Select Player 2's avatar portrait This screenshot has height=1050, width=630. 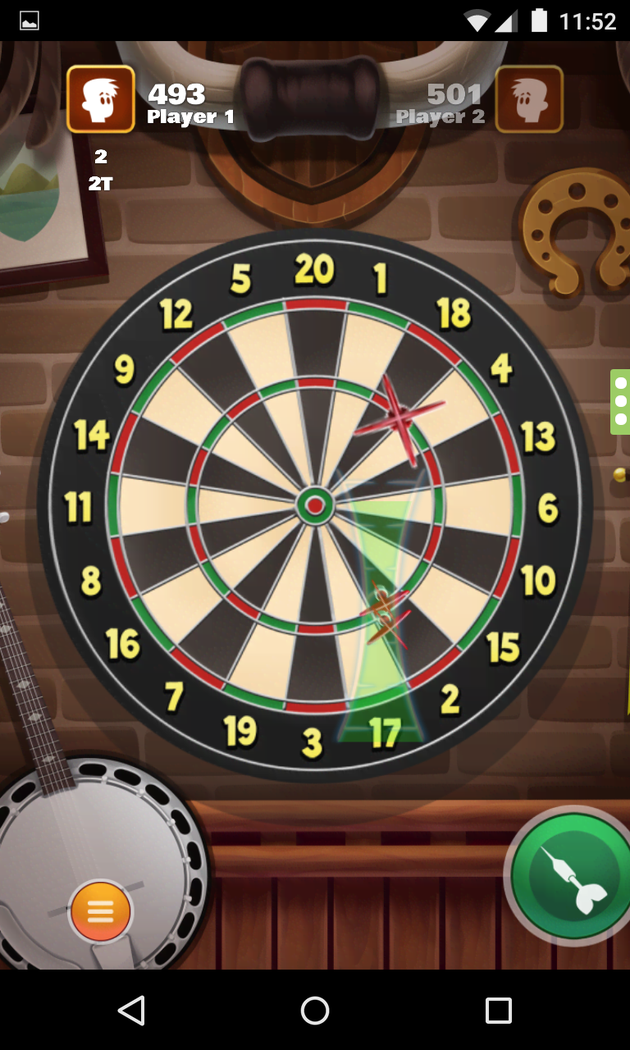(x=529, y=99)
